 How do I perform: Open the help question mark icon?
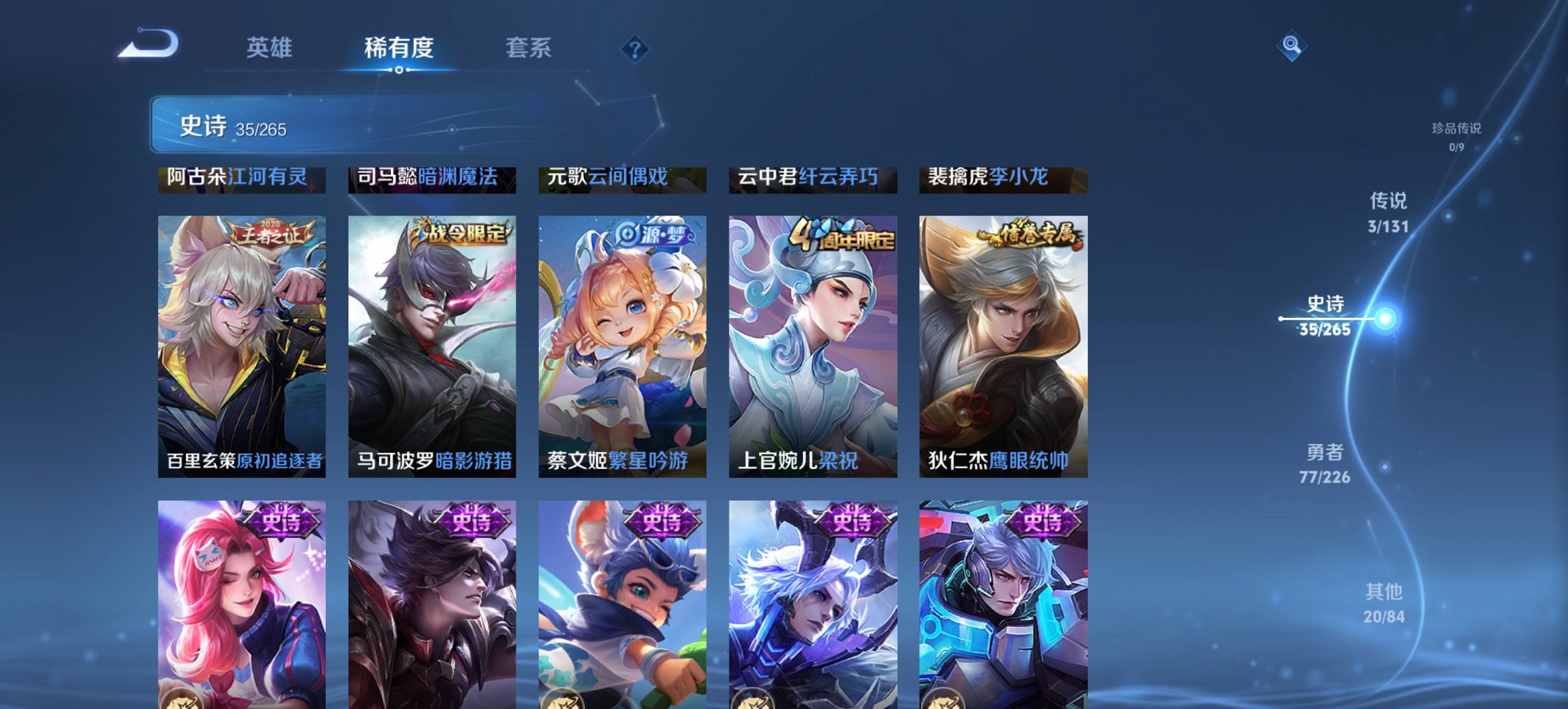(x=635, y=49)
